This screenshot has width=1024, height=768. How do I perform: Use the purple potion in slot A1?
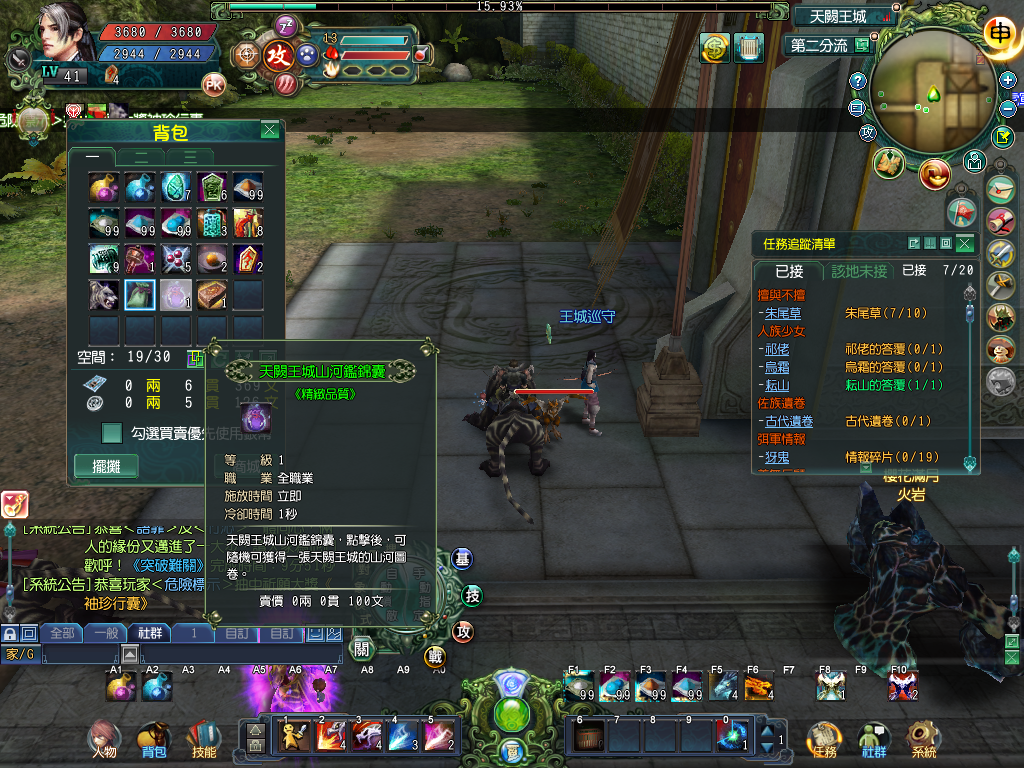[x=121, y=687]
